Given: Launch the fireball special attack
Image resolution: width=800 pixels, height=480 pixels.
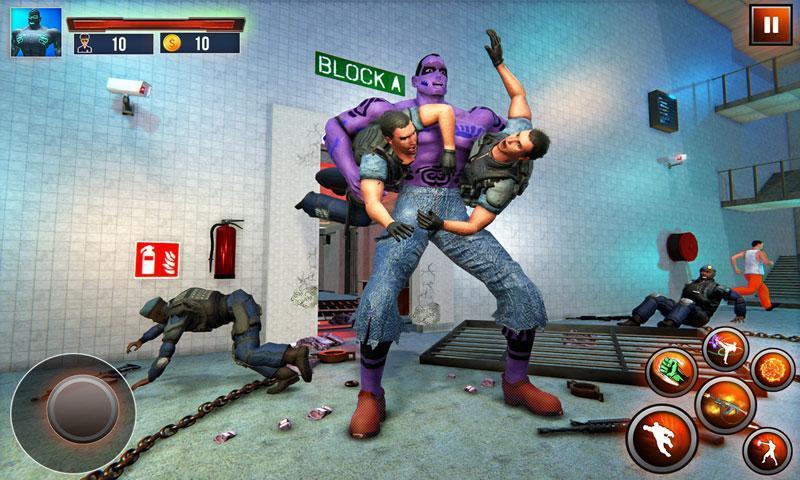Looking at the screenshot, I should [772, 371].
